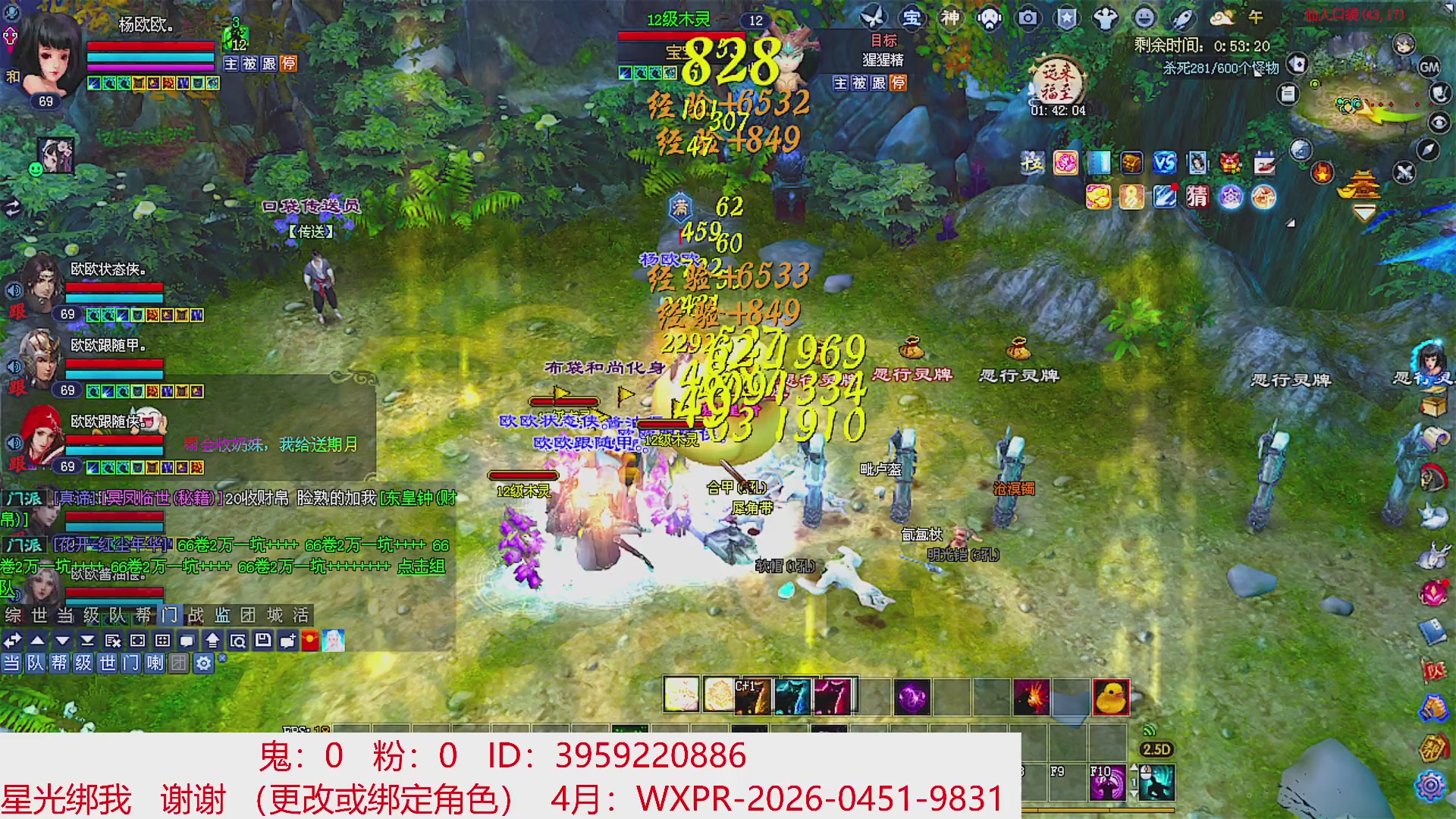1456x819 pixels.
Task: Open the screenshot camera tool on top bar
Action: 1028,17
